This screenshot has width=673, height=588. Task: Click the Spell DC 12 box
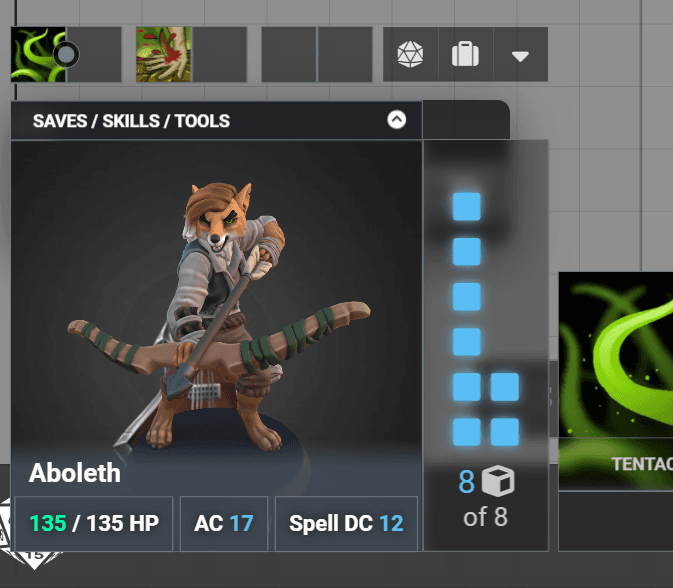pos(346,523)
